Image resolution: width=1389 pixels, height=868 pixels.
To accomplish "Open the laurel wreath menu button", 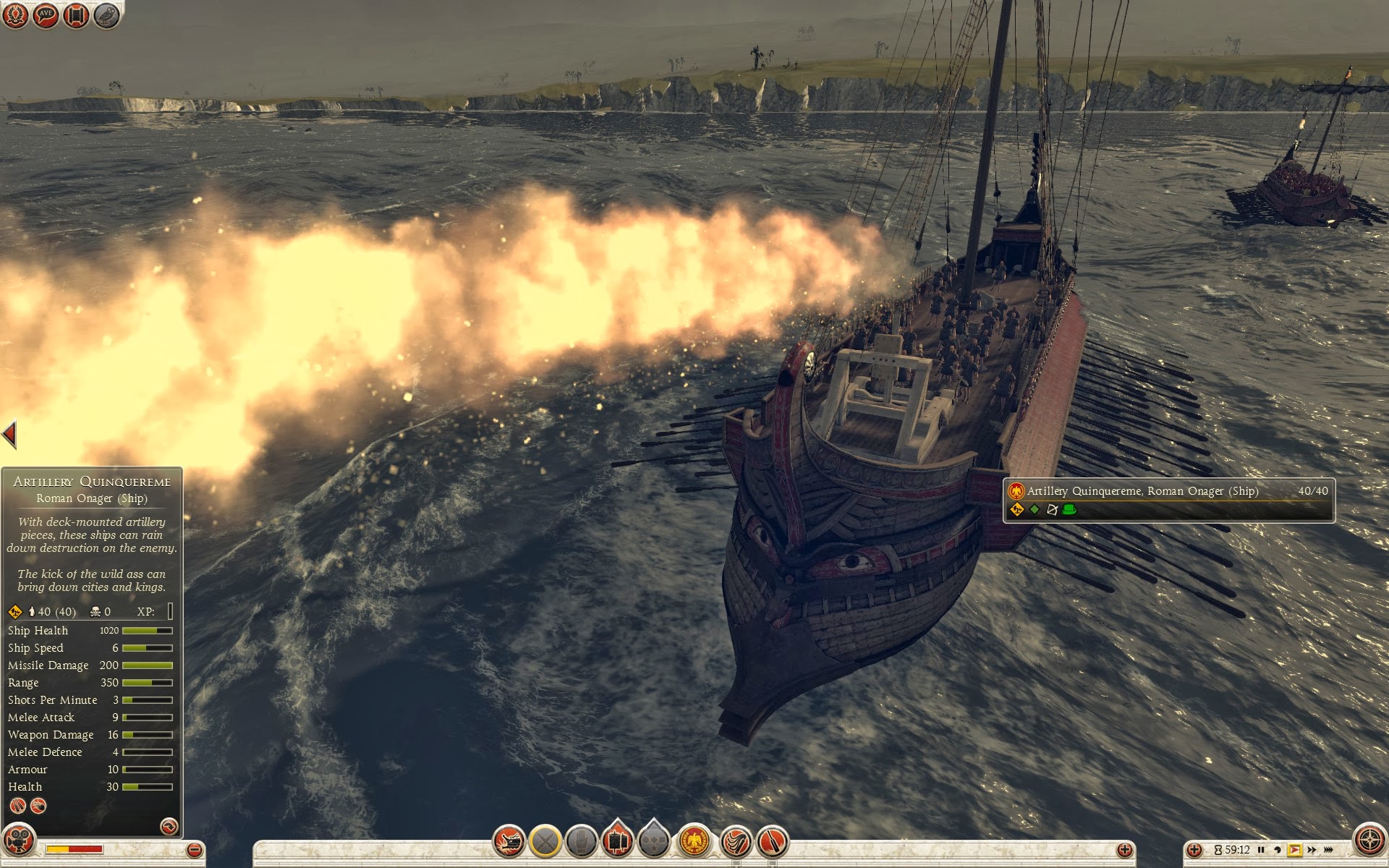I will (x=15, y=15).
